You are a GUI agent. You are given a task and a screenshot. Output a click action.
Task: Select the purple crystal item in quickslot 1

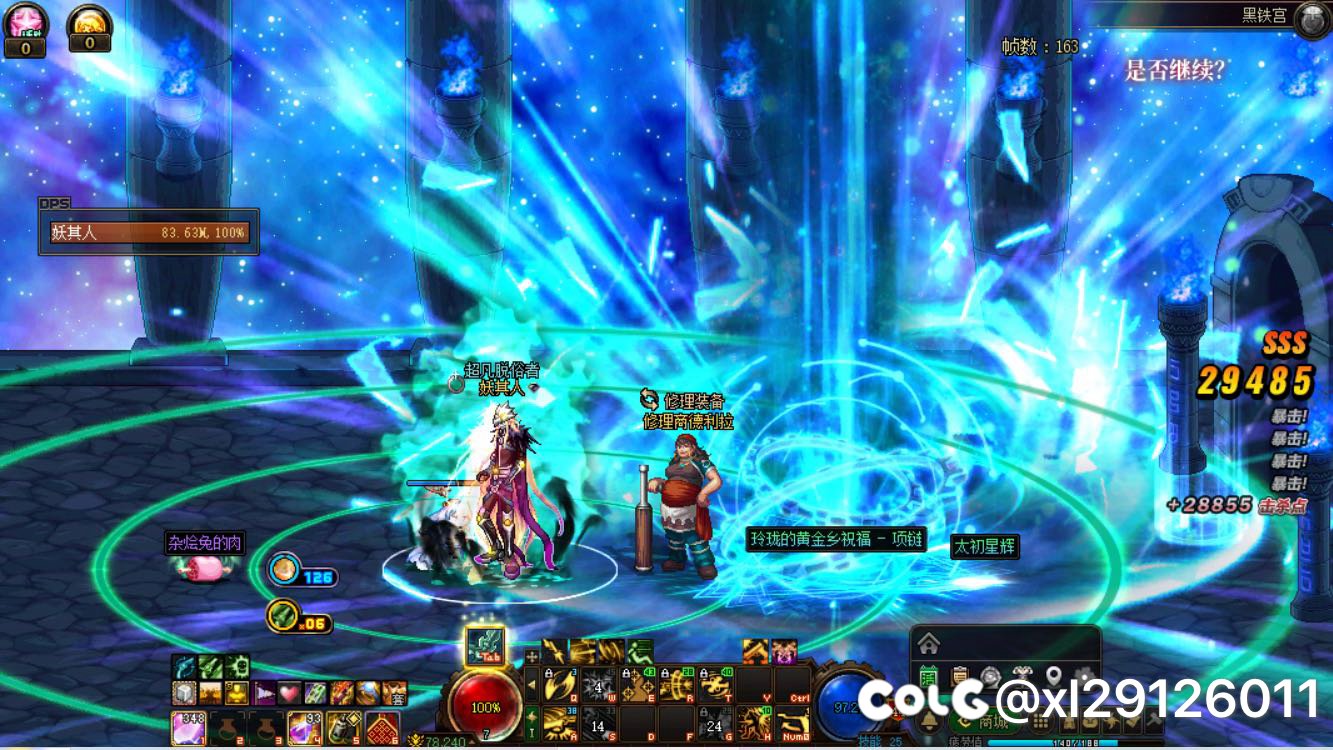(x=187, y=727)
